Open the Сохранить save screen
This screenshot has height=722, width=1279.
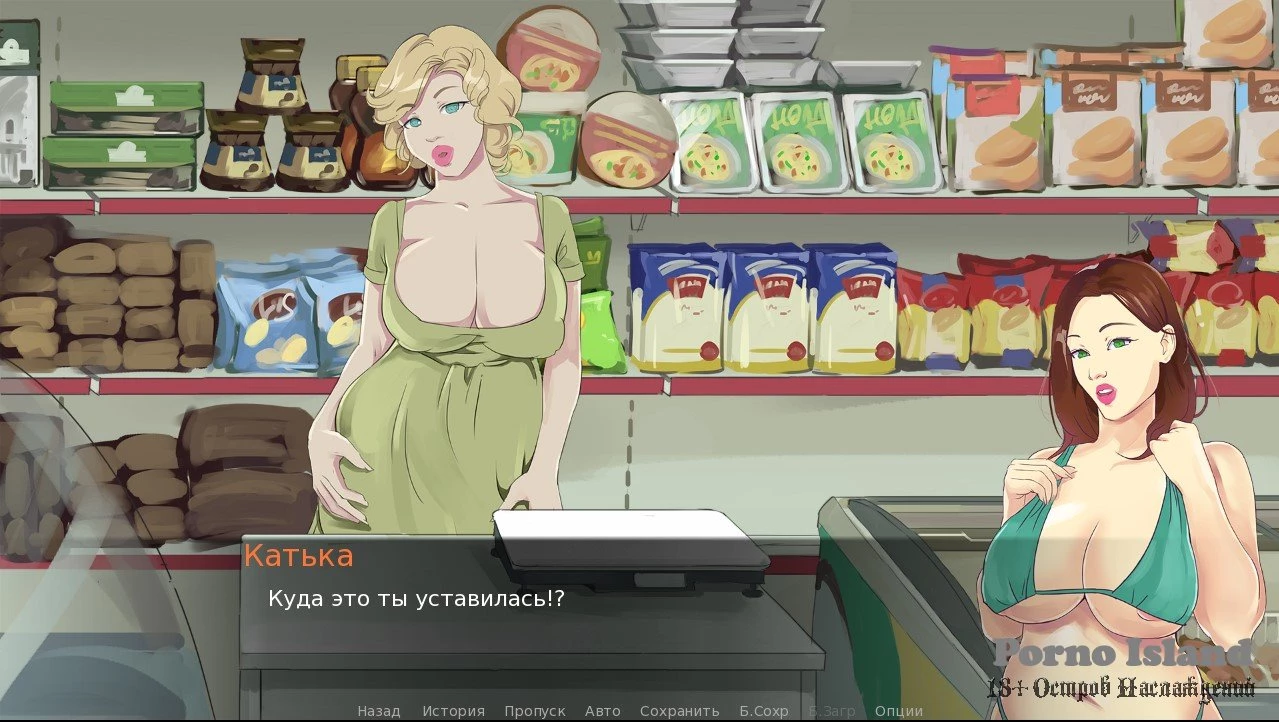(680, 711)
